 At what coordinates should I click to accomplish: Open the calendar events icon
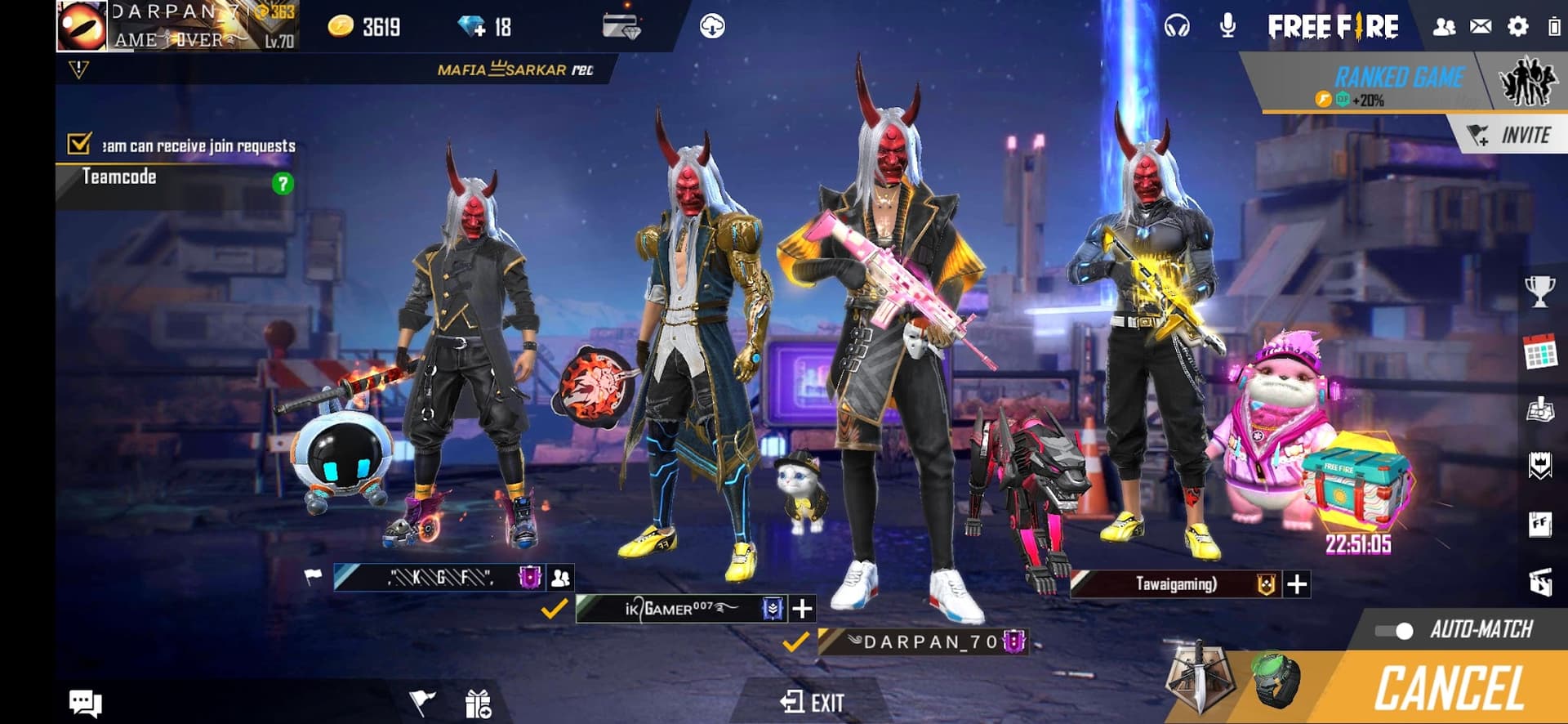point(1539,352)
